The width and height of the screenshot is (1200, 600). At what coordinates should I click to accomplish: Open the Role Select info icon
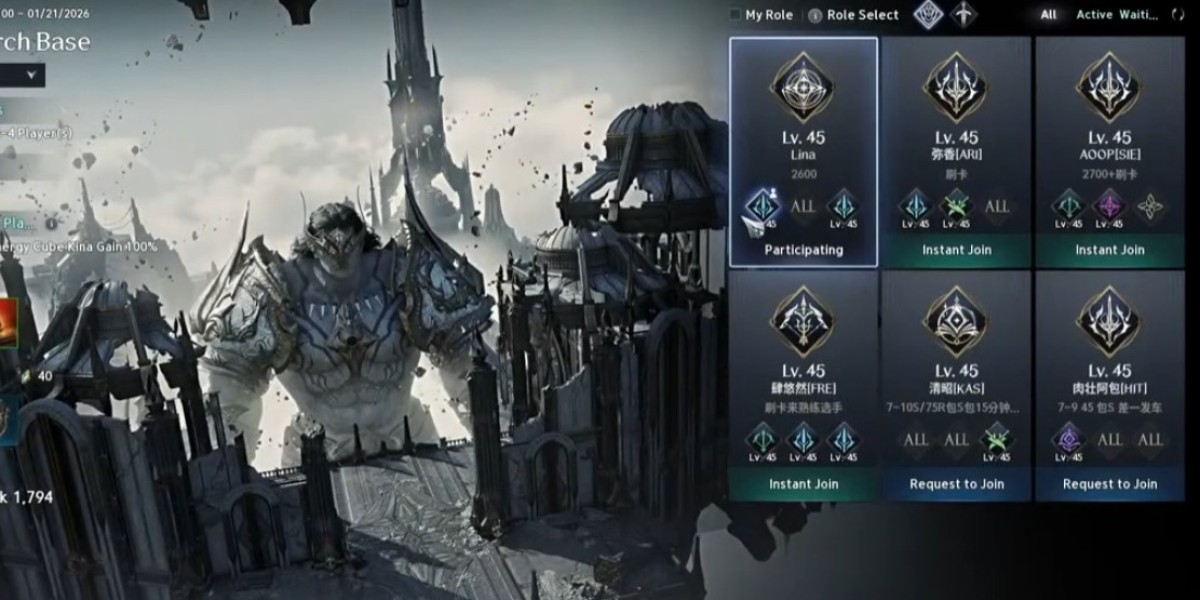coord(815,15)
